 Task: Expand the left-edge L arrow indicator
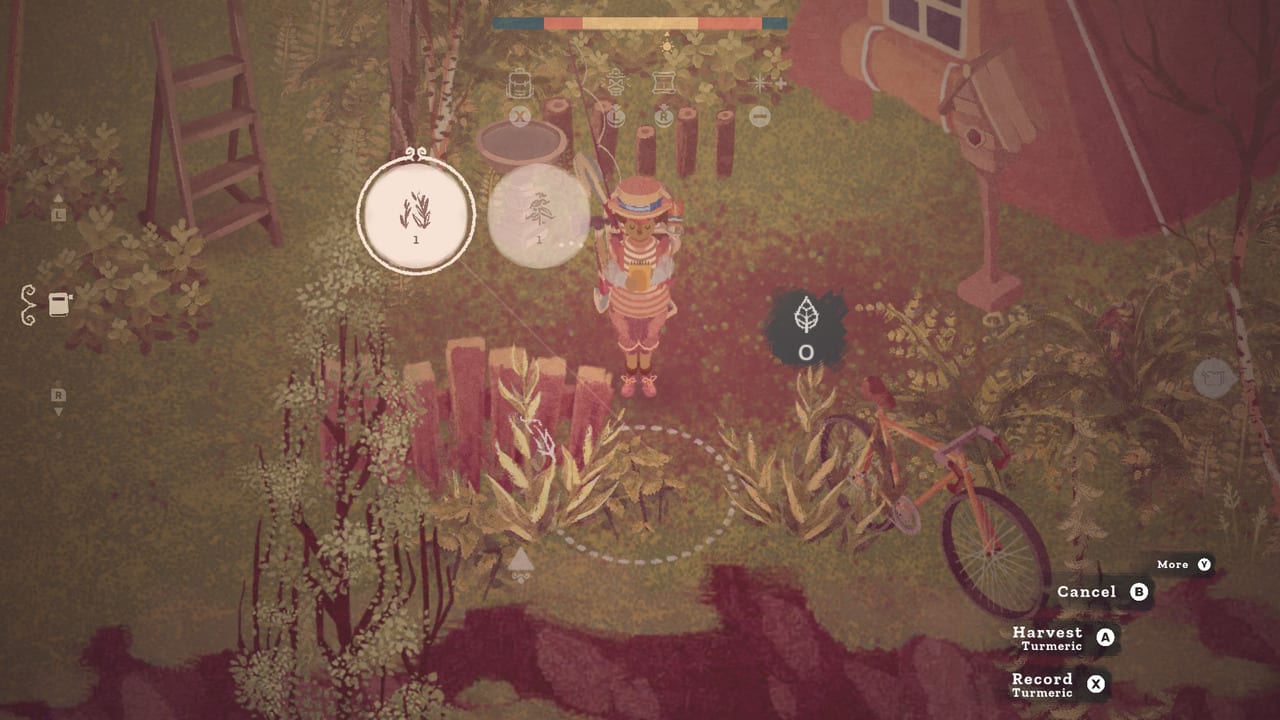pos(57,212)
